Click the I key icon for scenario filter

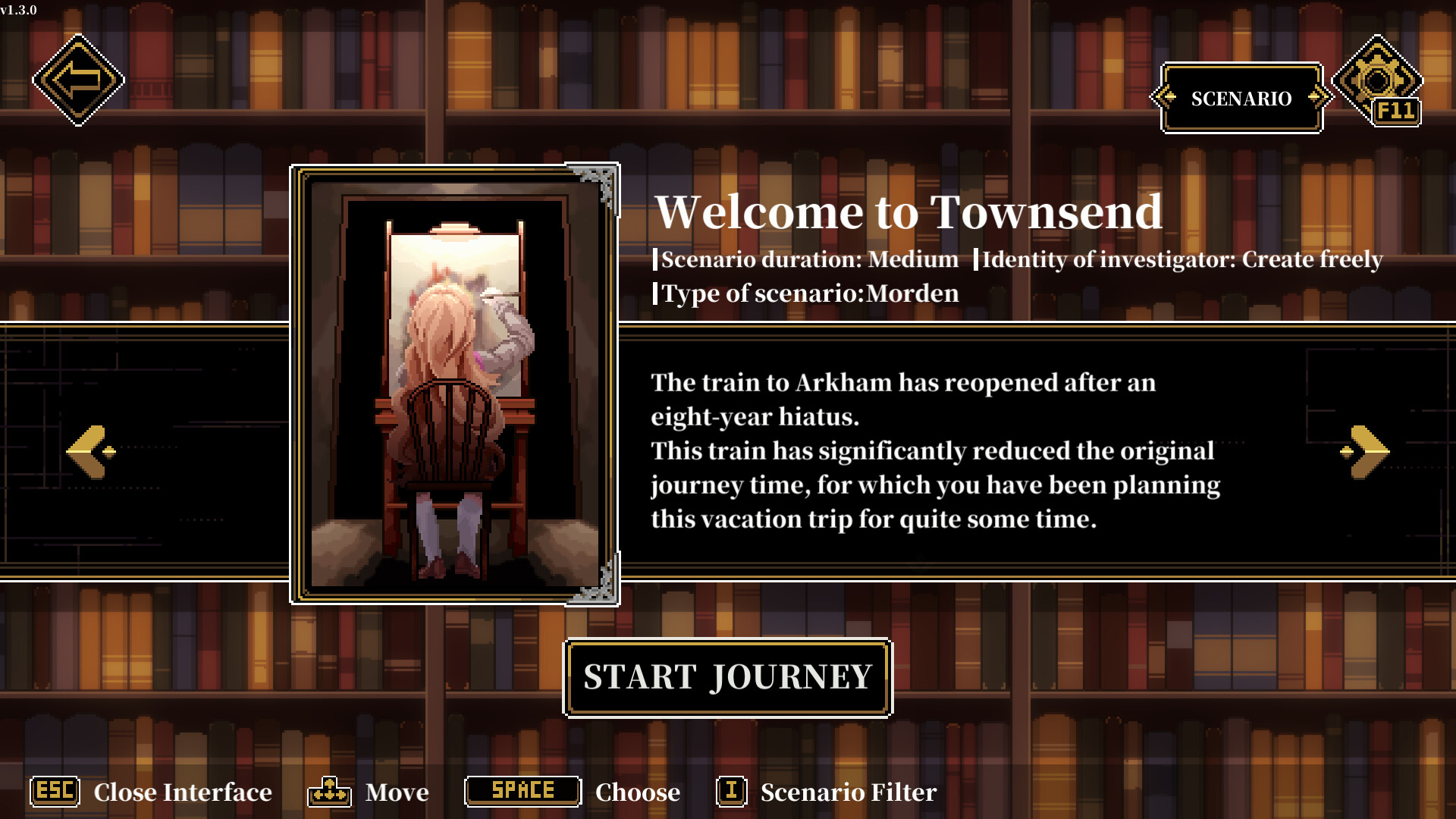tap(730, 792)
